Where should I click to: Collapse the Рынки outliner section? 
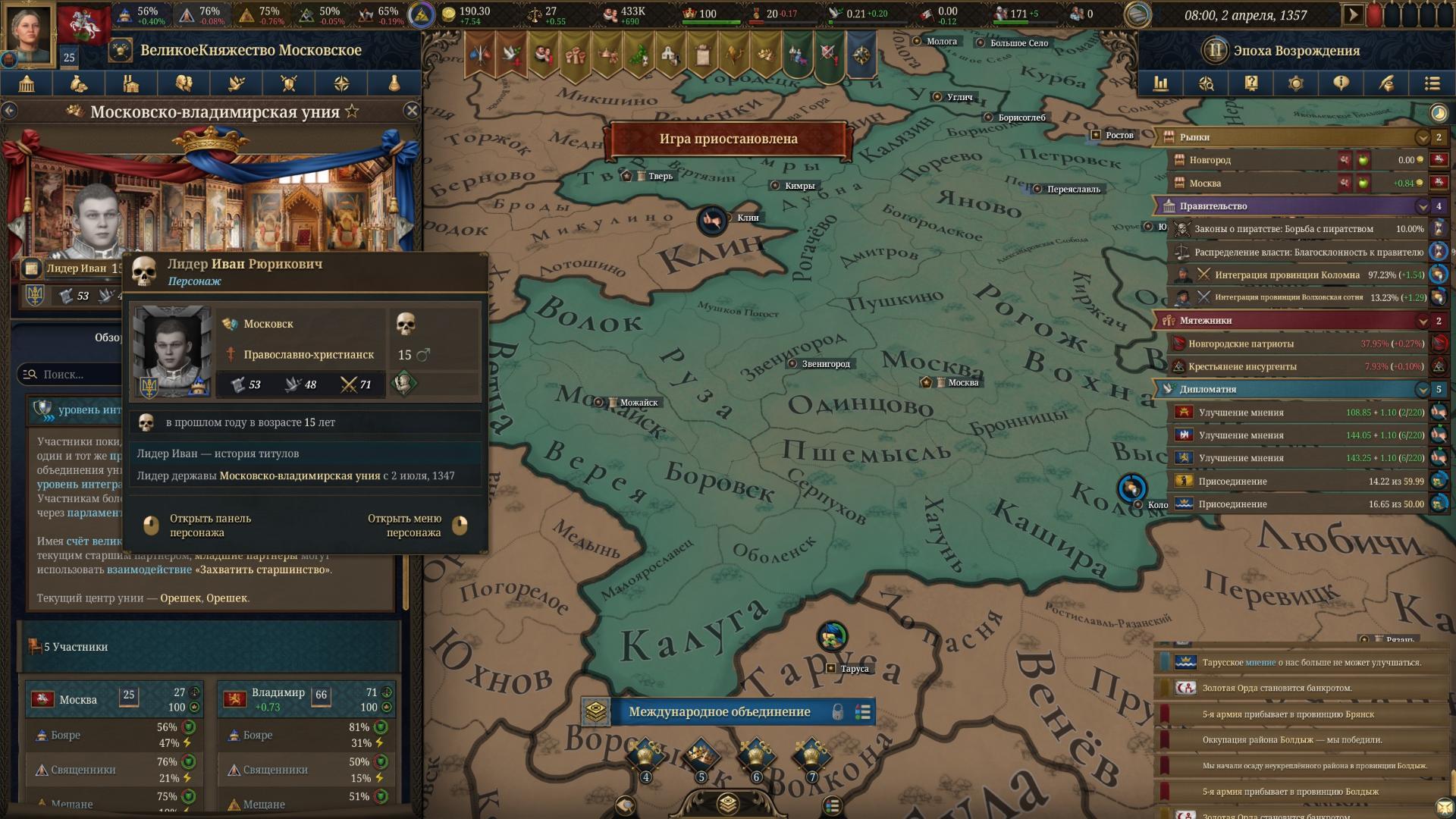[1423, 137]
